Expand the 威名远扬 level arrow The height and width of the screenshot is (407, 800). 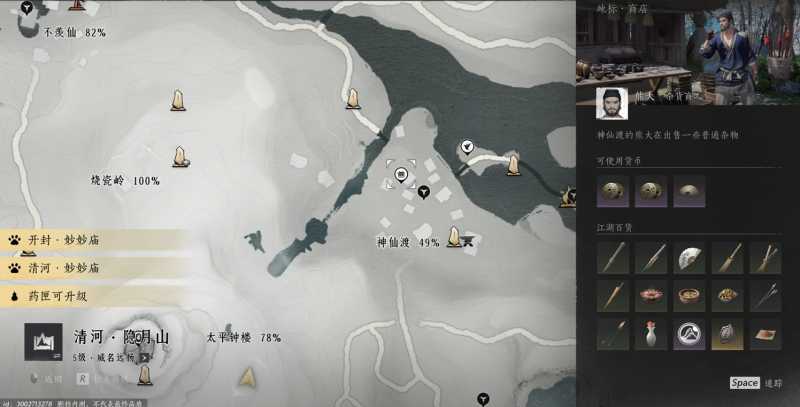click(x=145, y=357)
